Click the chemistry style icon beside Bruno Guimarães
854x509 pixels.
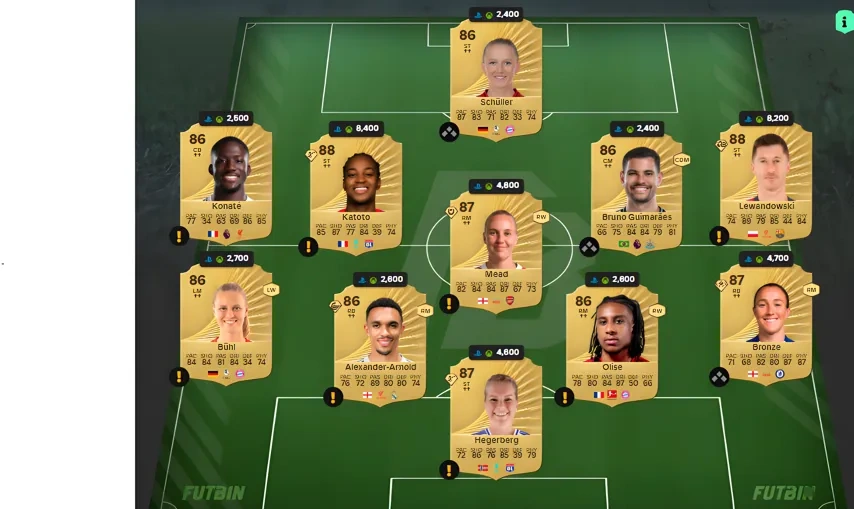[x=589, y=246]
